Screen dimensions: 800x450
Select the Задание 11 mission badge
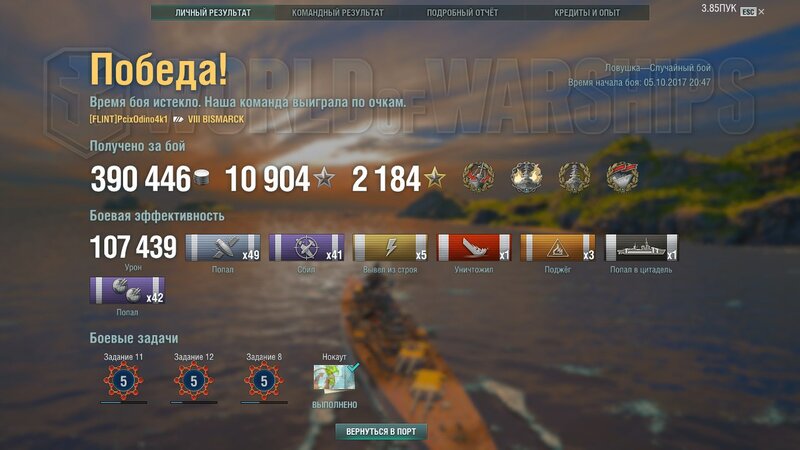click(x=124, y=381)
